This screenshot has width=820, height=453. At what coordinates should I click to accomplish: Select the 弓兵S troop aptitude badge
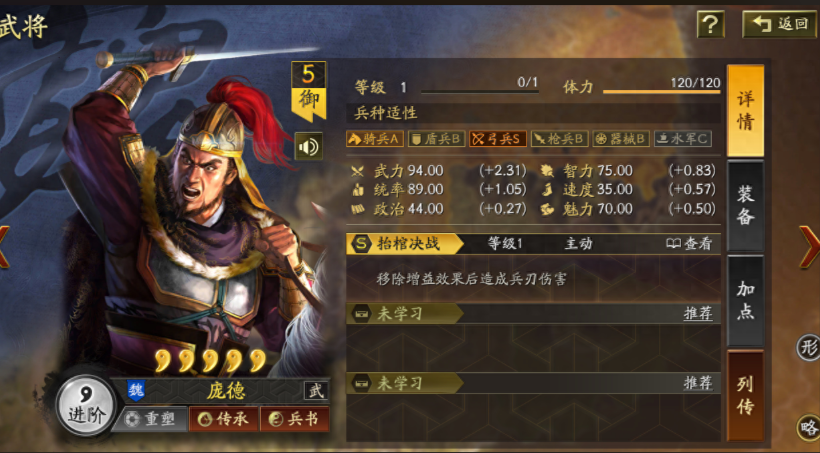coord(497,138)
